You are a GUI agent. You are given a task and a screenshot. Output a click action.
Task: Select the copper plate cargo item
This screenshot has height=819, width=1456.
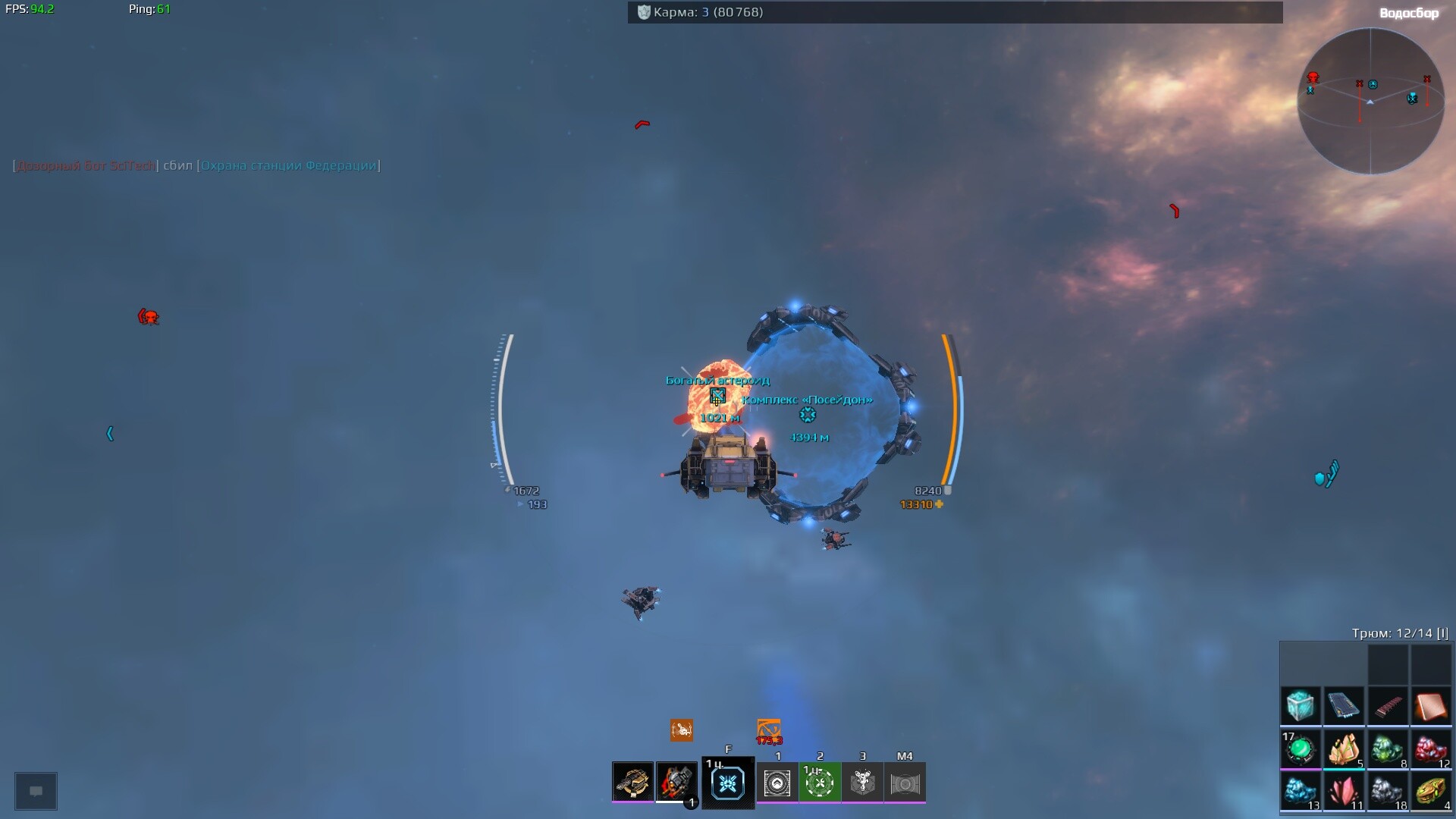pos(1431,706)
